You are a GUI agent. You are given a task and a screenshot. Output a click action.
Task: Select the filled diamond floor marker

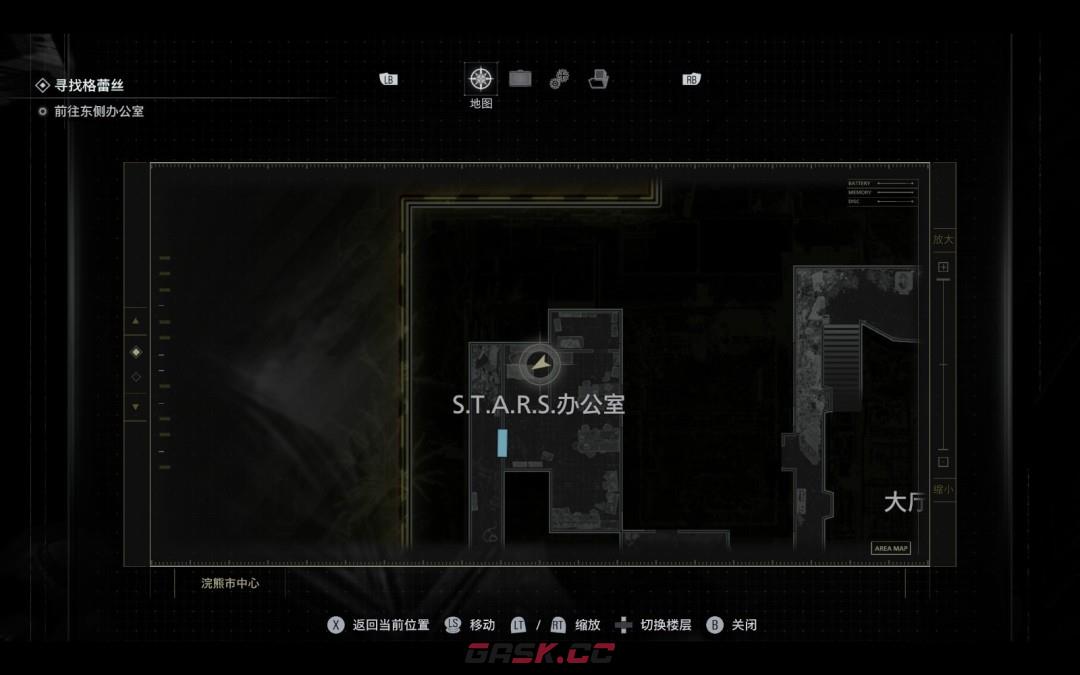pos(136,352)
